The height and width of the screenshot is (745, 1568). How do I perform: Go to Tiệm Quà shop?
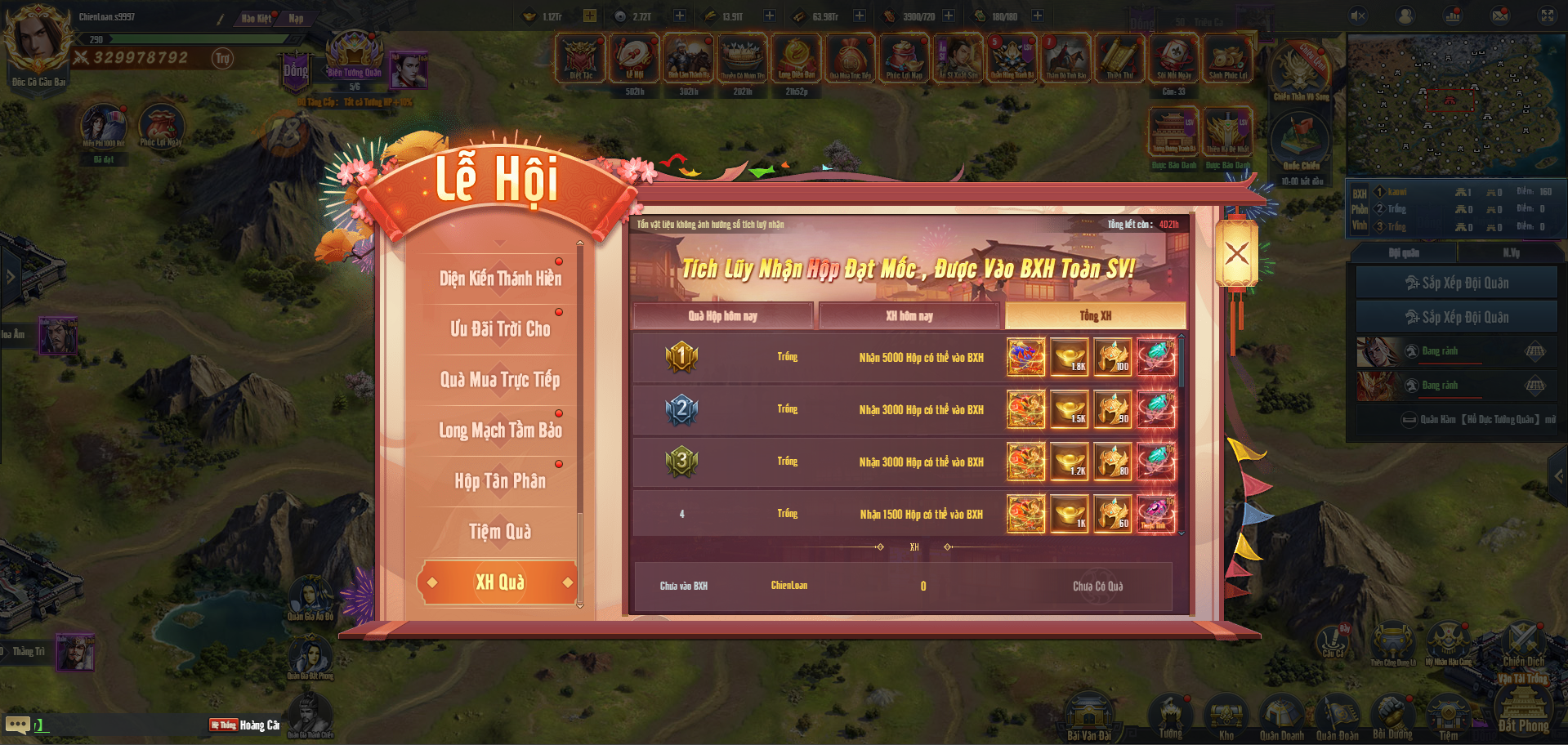500,532
